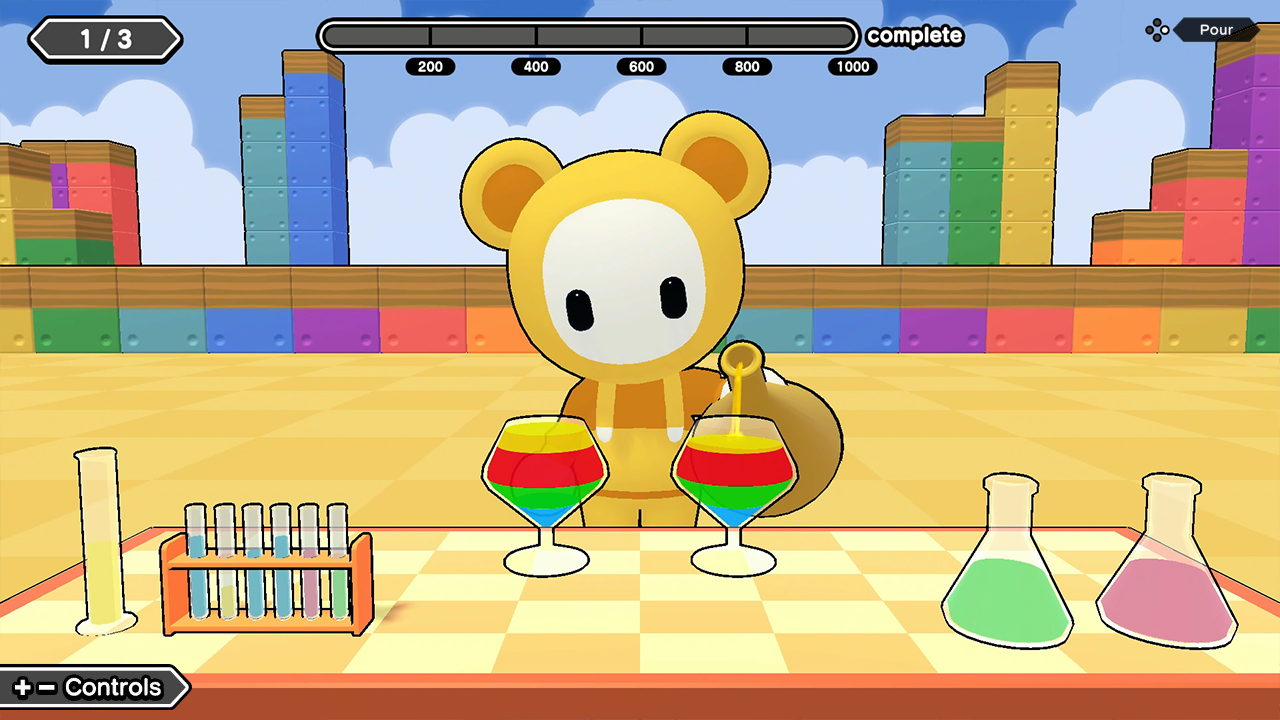Screen dimensions: 1280x720
Task: Click the minus symbol on the Controls banner
Action: (x=45, y=687)
